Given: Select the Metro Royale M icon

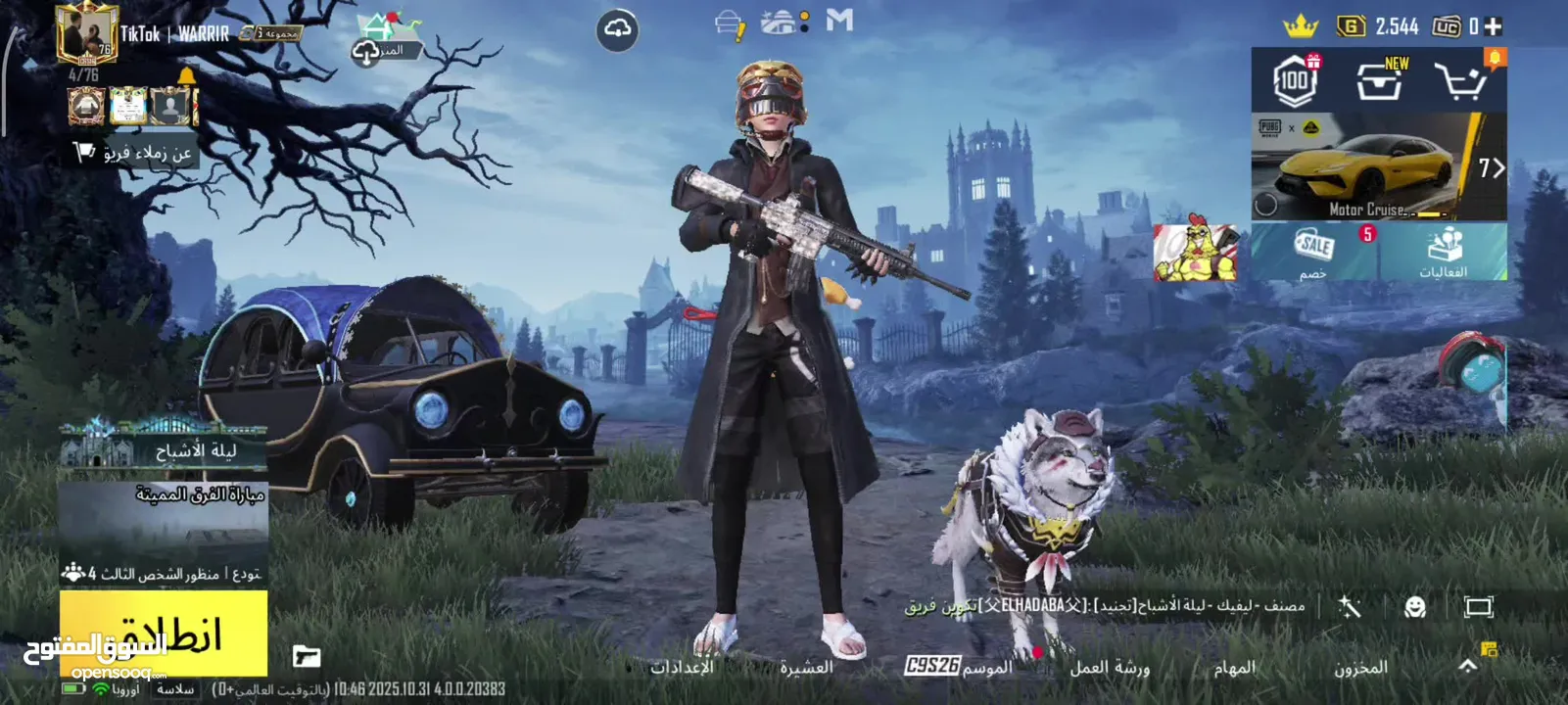Looking at the screenshot, I should pos(840,23).
